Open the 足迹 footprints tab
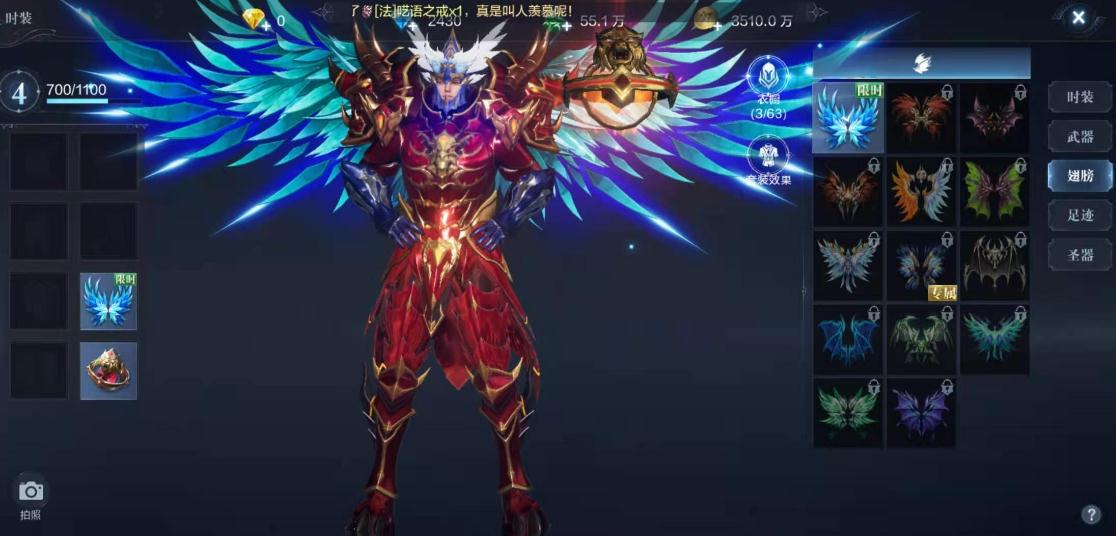The image size is (1116, 536). (1079, 214)
